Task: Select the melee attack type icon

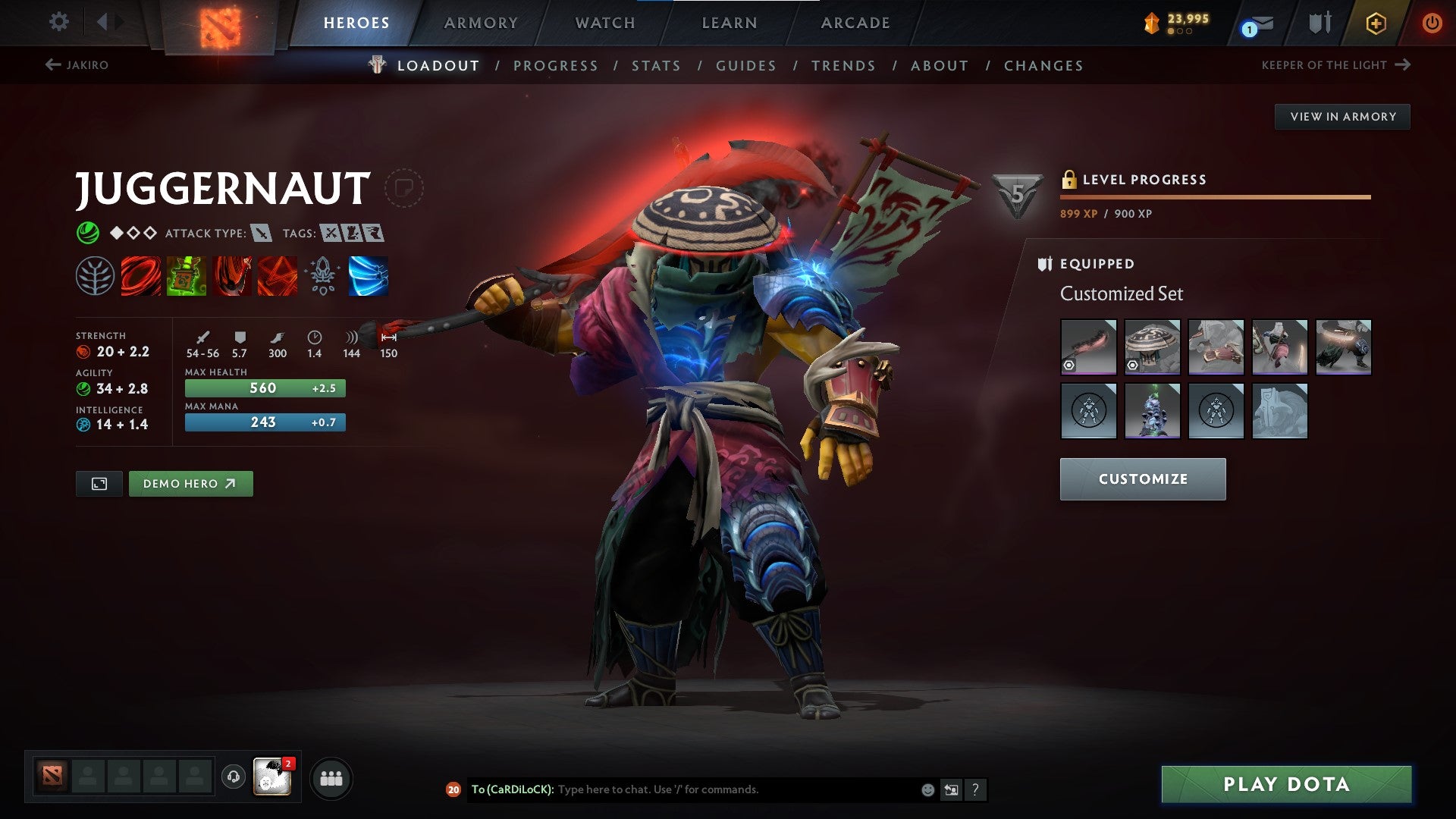Action: pos(262,234)
